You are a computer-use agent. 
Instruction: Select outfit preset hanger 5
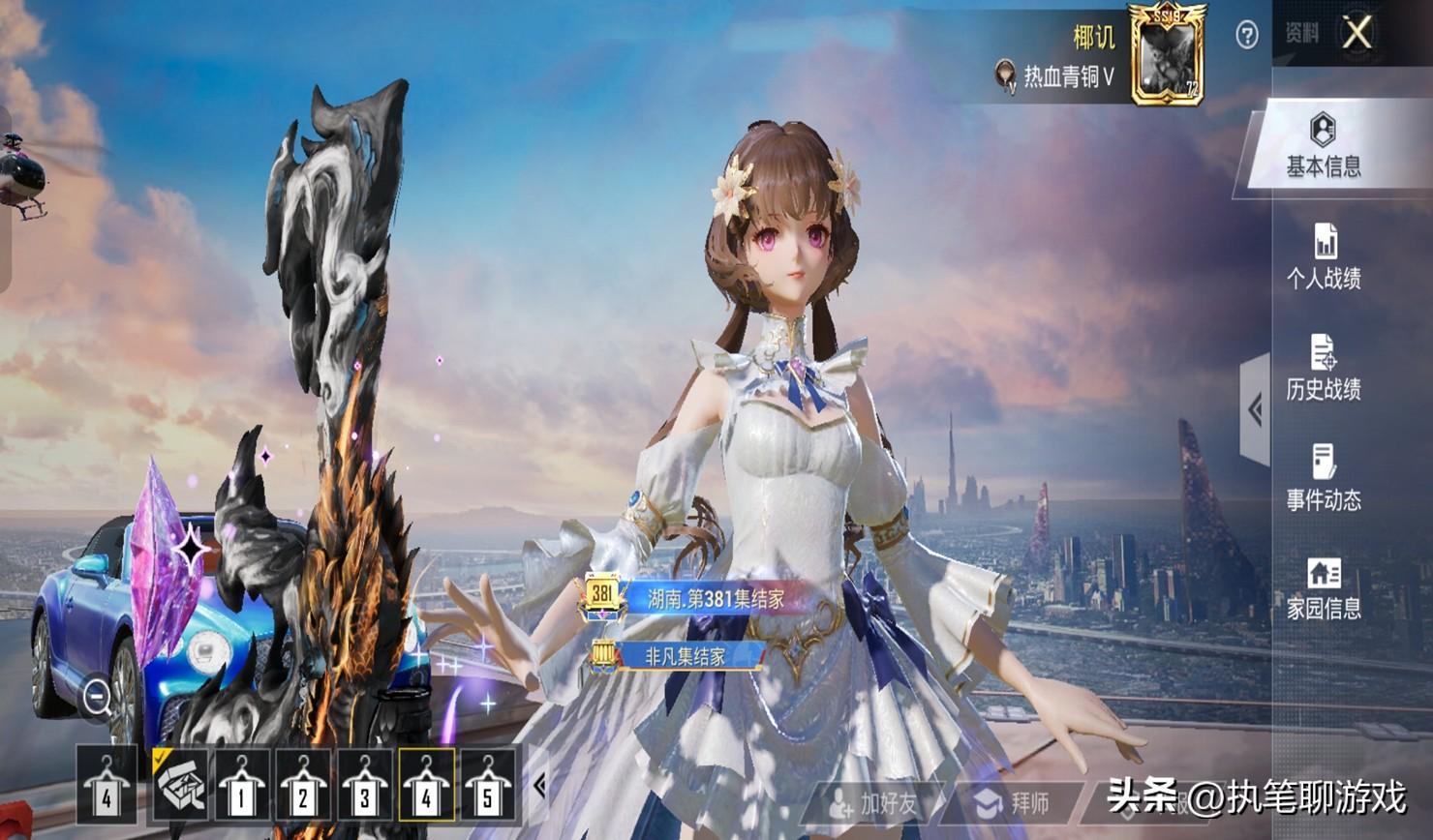click(x=488, y=786)
